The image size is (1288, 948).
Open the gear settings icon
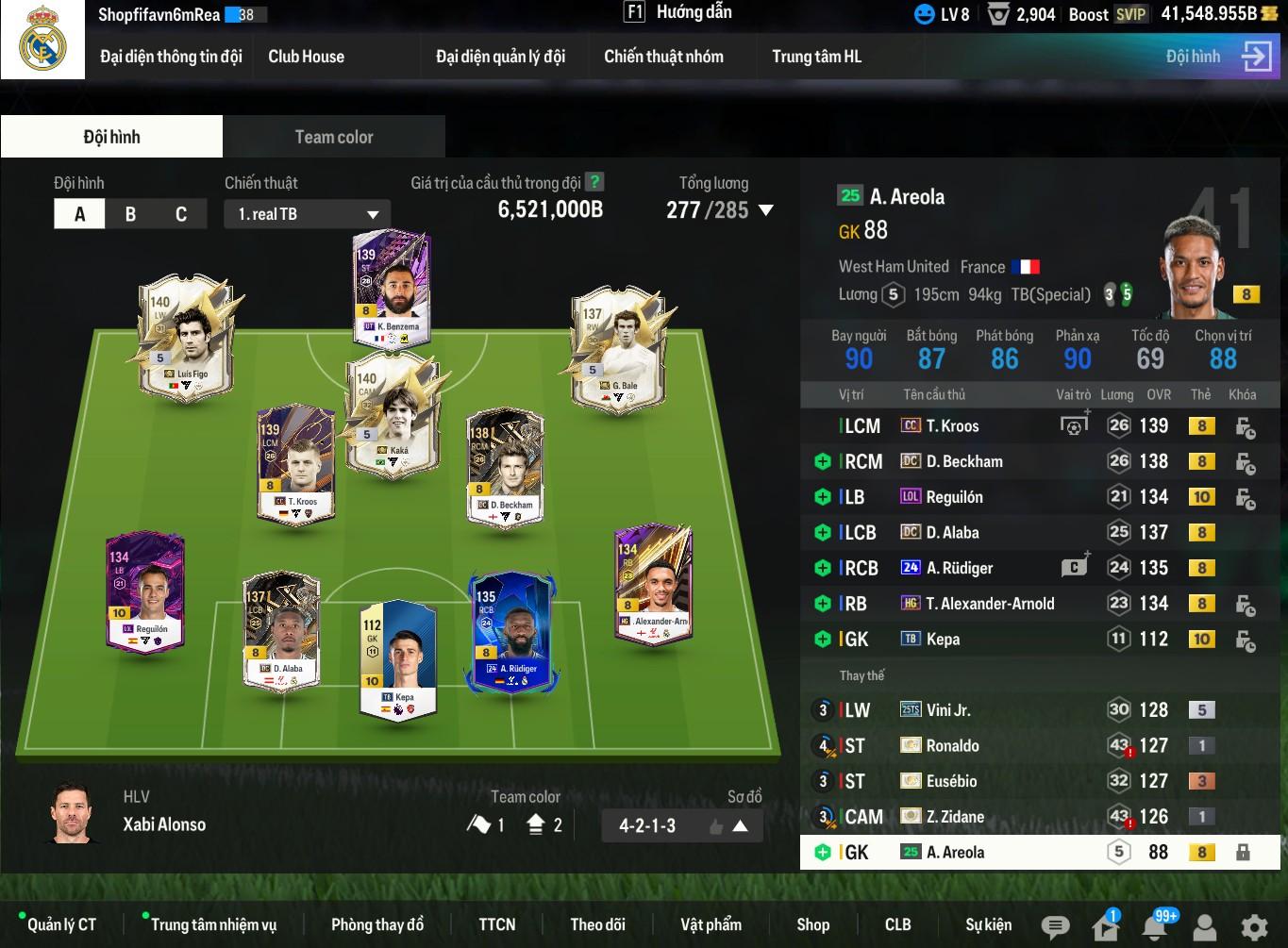point(1254,926)
